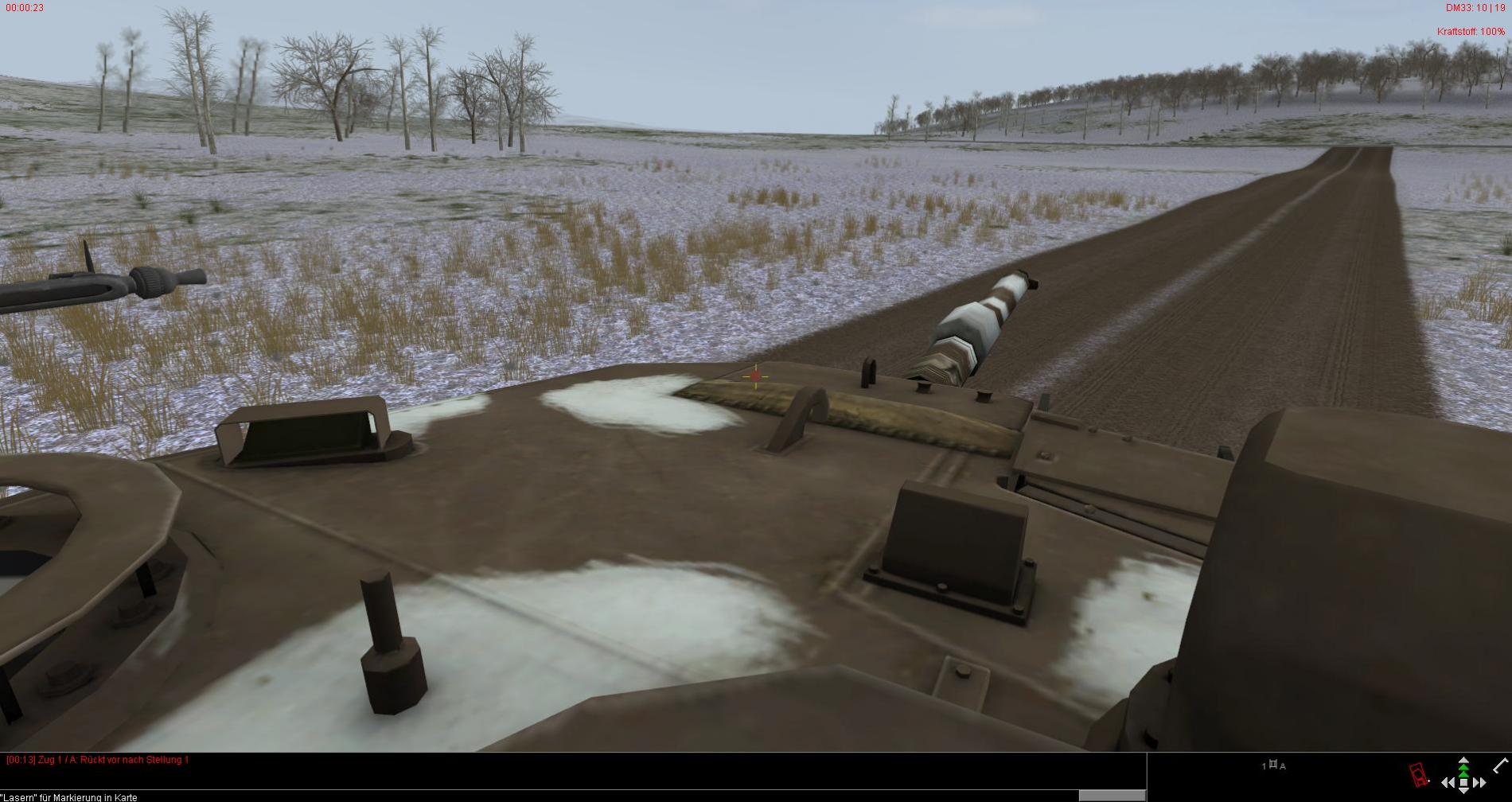This screenshot has height=802, width=1512.
Task: Select the turn-left double arrow
Action: tap(1448, 784)
